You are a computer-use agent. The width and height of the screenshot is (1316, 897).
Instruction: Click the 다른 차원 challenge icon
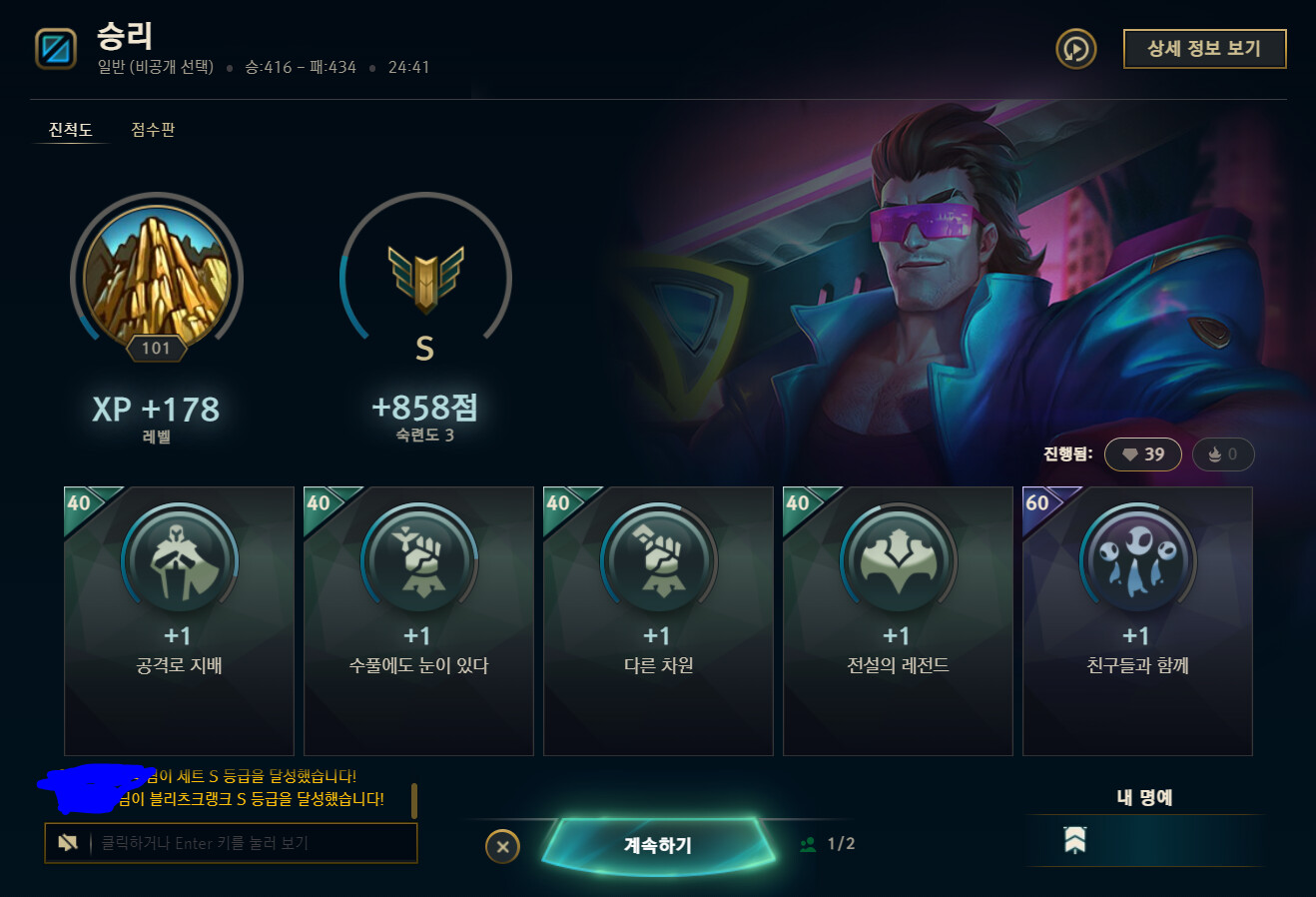point(658,560)
